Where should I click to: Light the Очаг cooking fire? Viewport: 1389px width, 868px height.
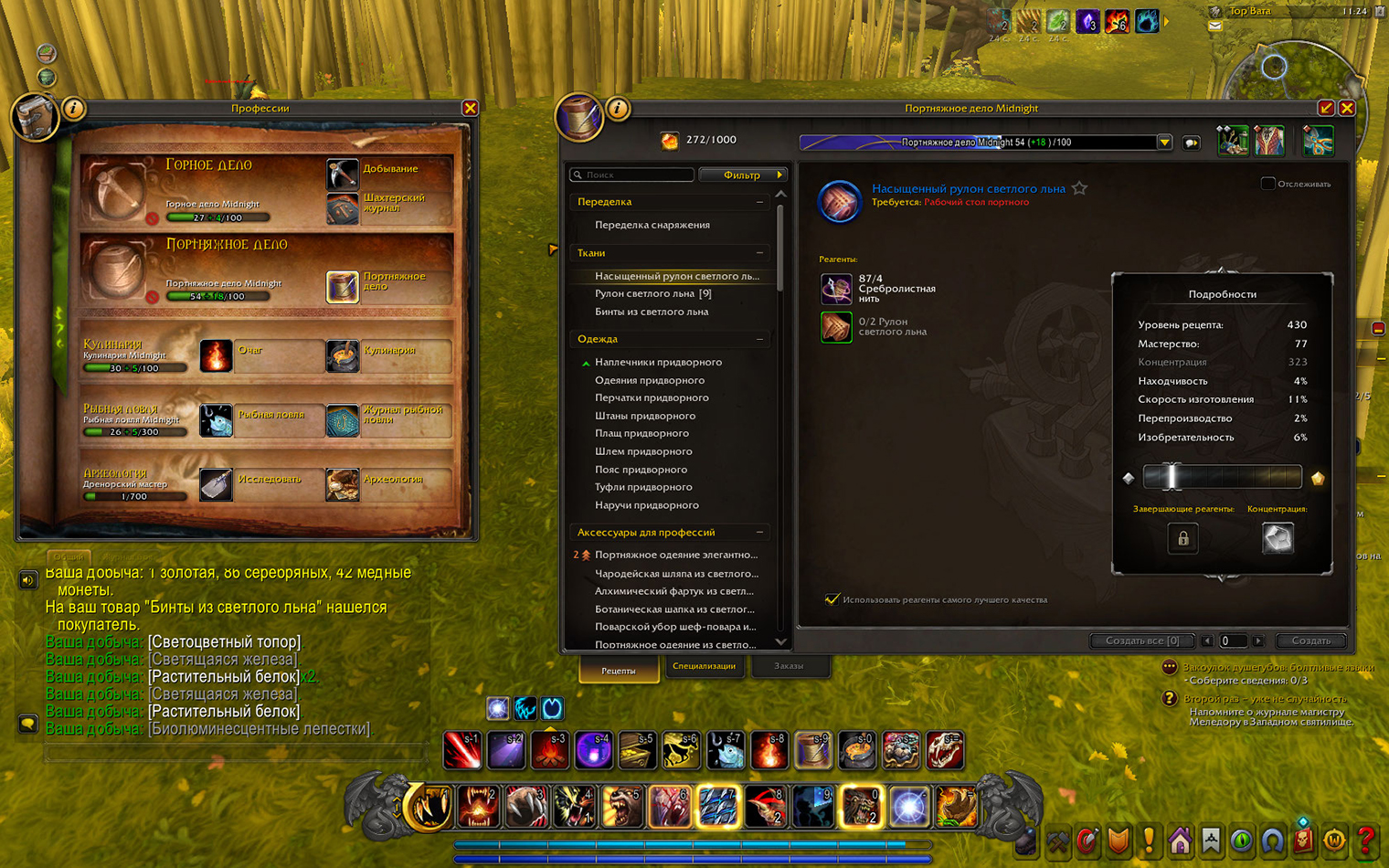point(216,356)
